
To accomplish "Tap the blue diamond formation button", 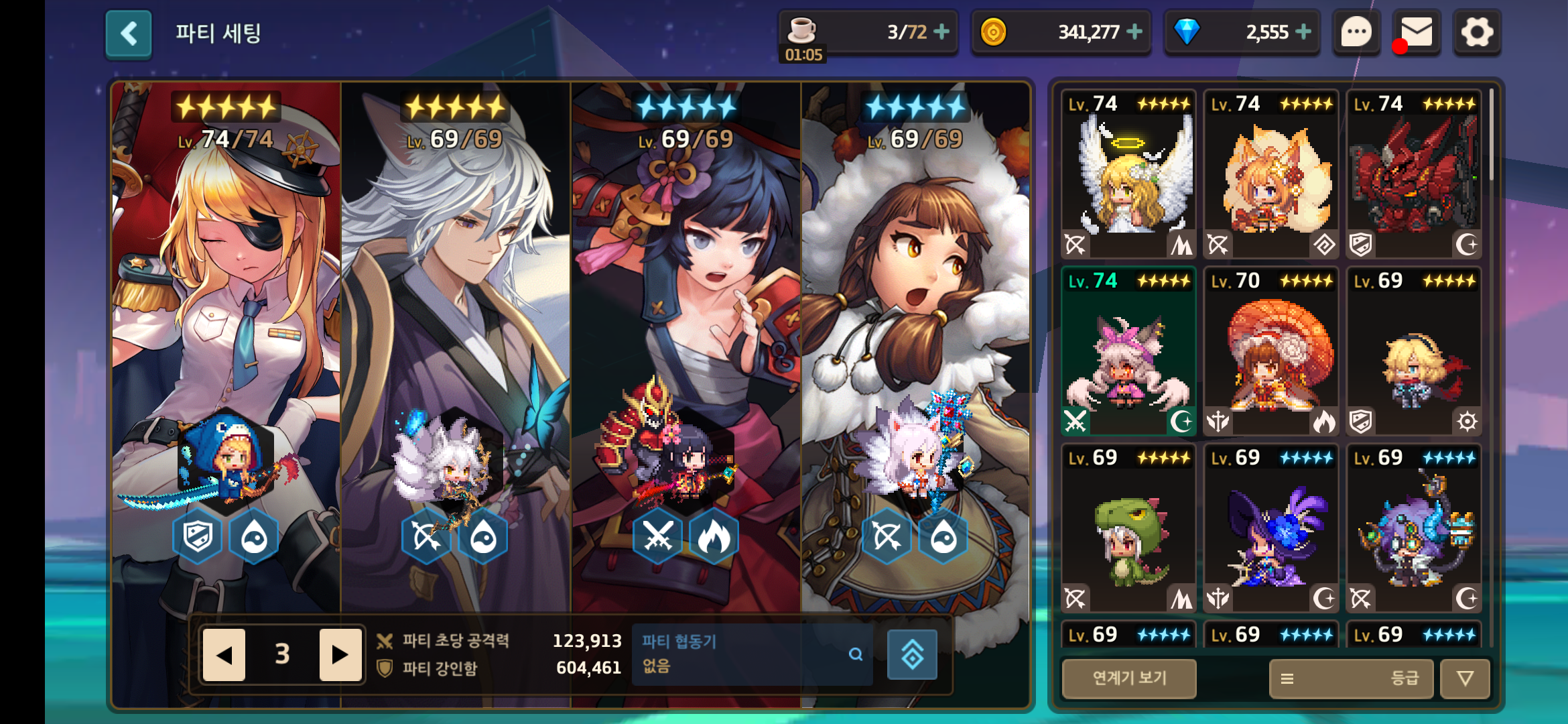I will click(x=912, y=655).
